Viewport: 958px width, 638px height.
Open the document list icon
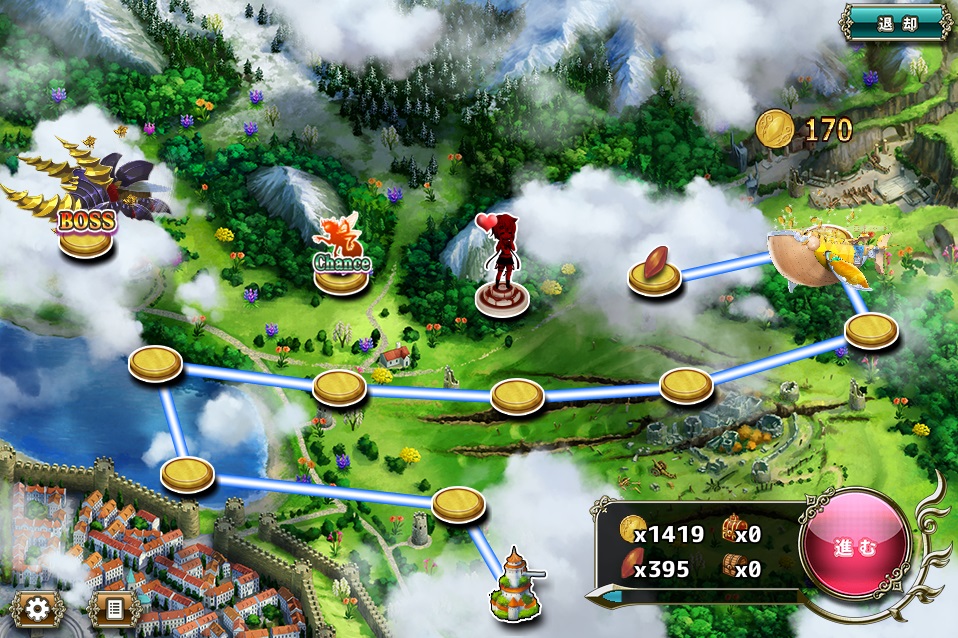[113, 608]
